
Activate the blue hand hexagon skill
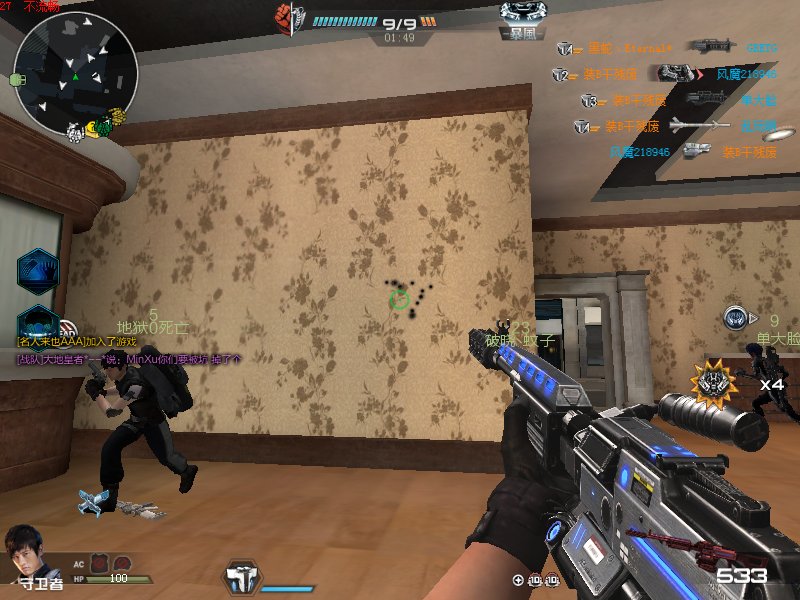[38, 270]
